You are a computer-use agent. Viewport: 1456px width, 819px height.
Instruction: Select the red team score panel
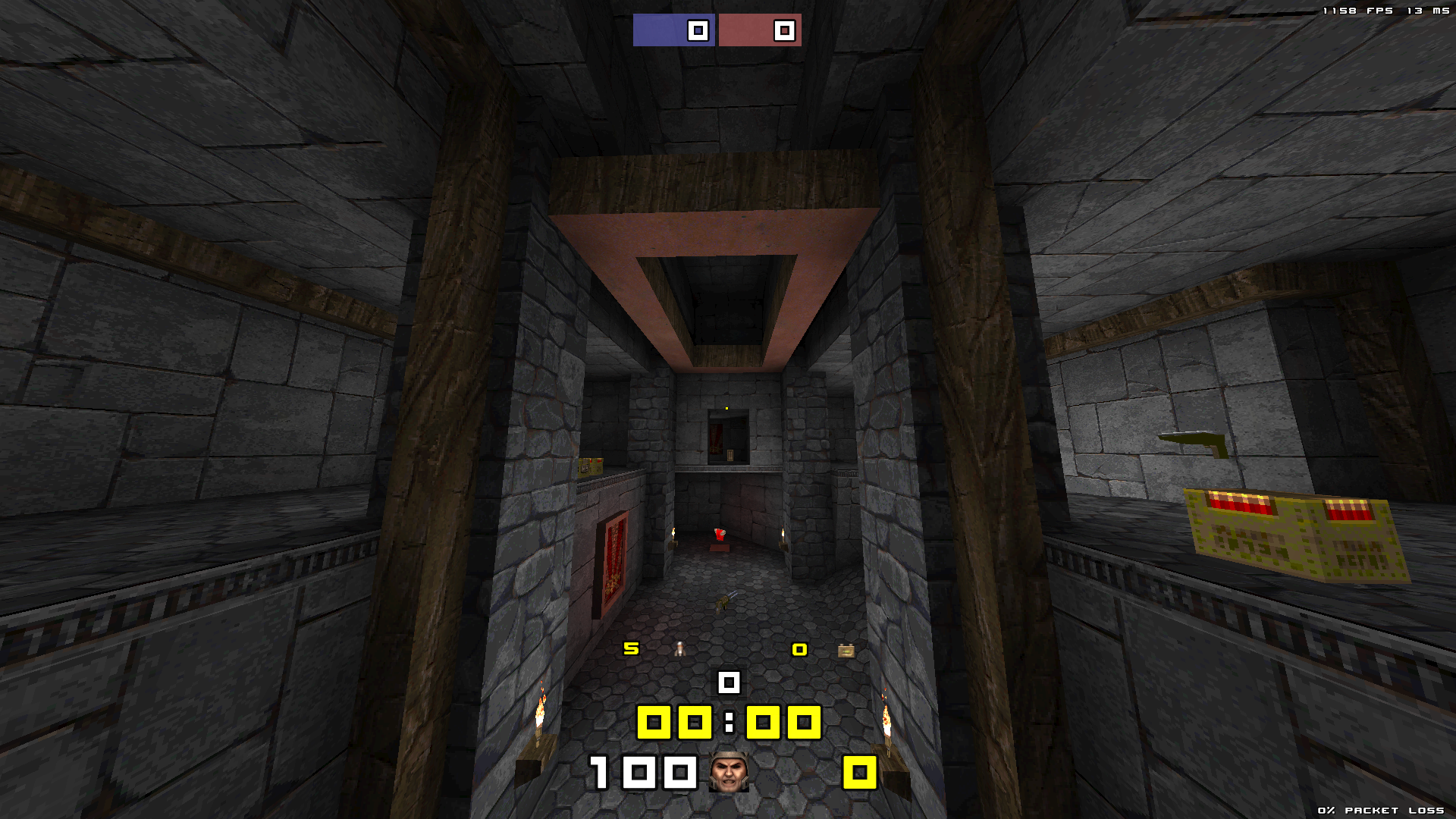[x=760, y=30]
